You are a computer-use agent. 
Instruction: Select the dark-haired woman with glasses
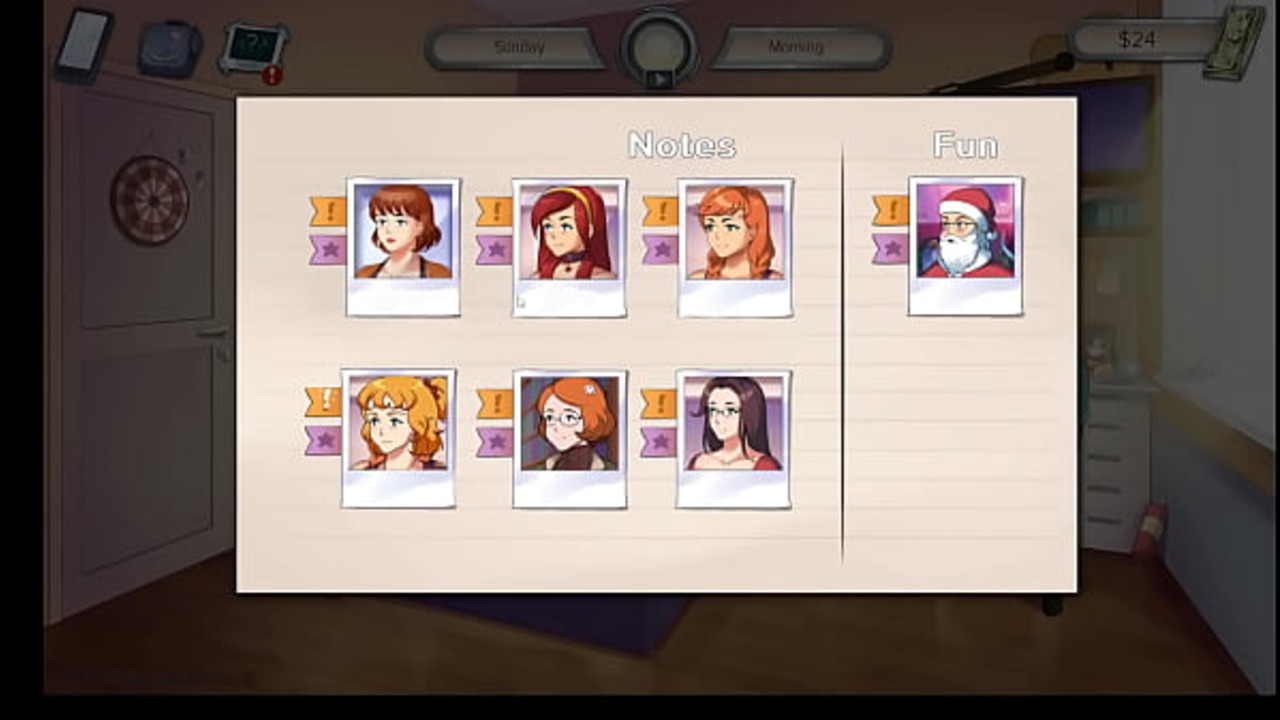coord(733,438)
